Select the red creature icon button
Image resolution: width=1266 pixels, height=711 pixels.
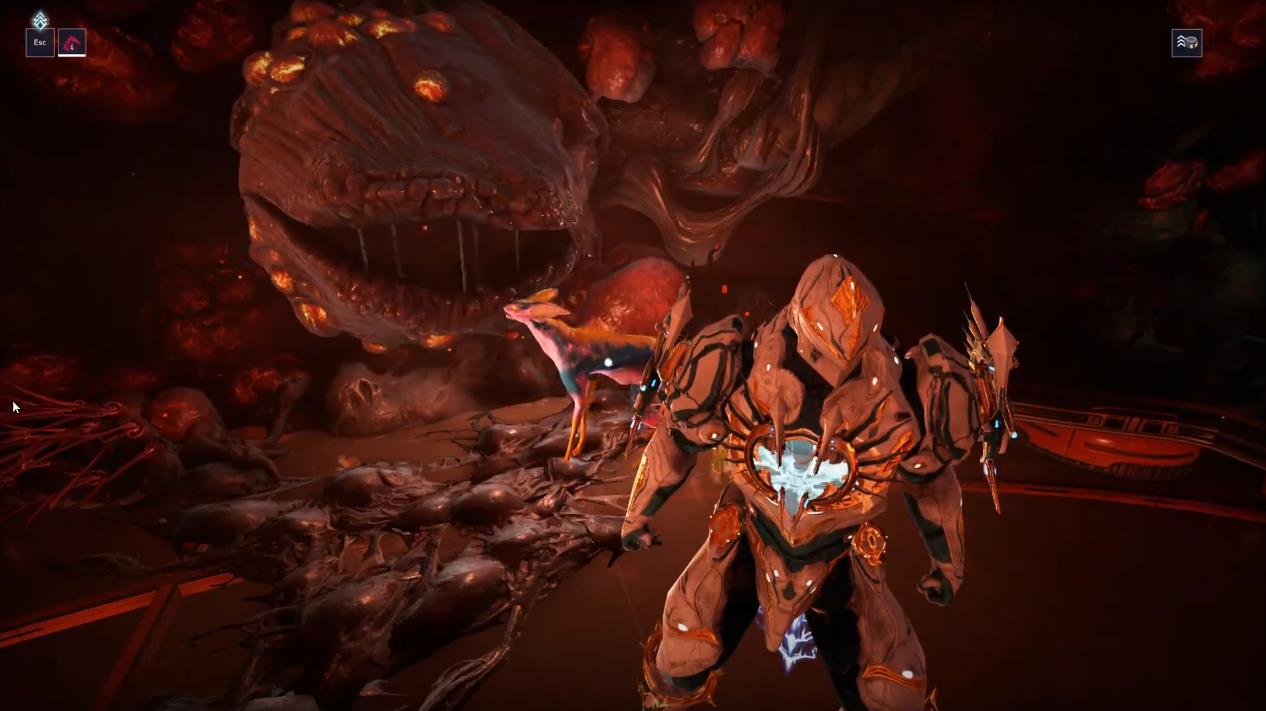[x=72, y=43]
